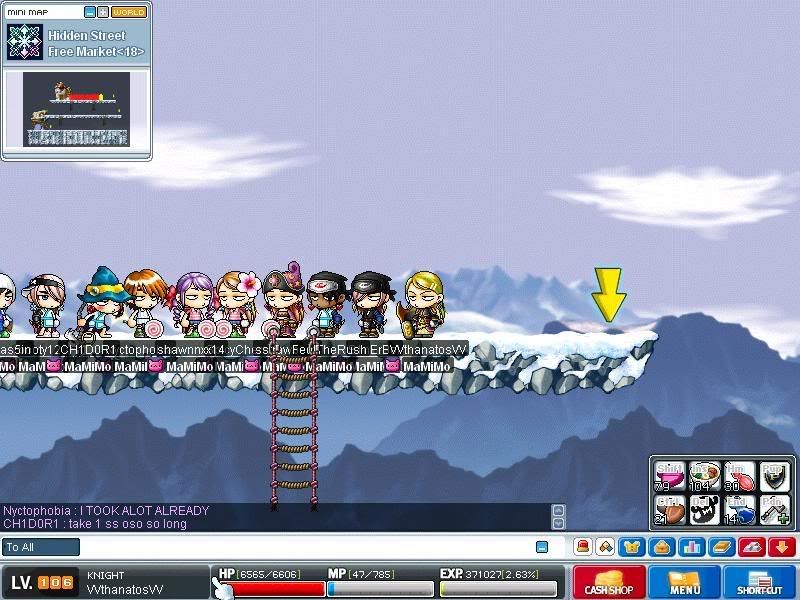Open the inventory bag icon button

[660, 547]
